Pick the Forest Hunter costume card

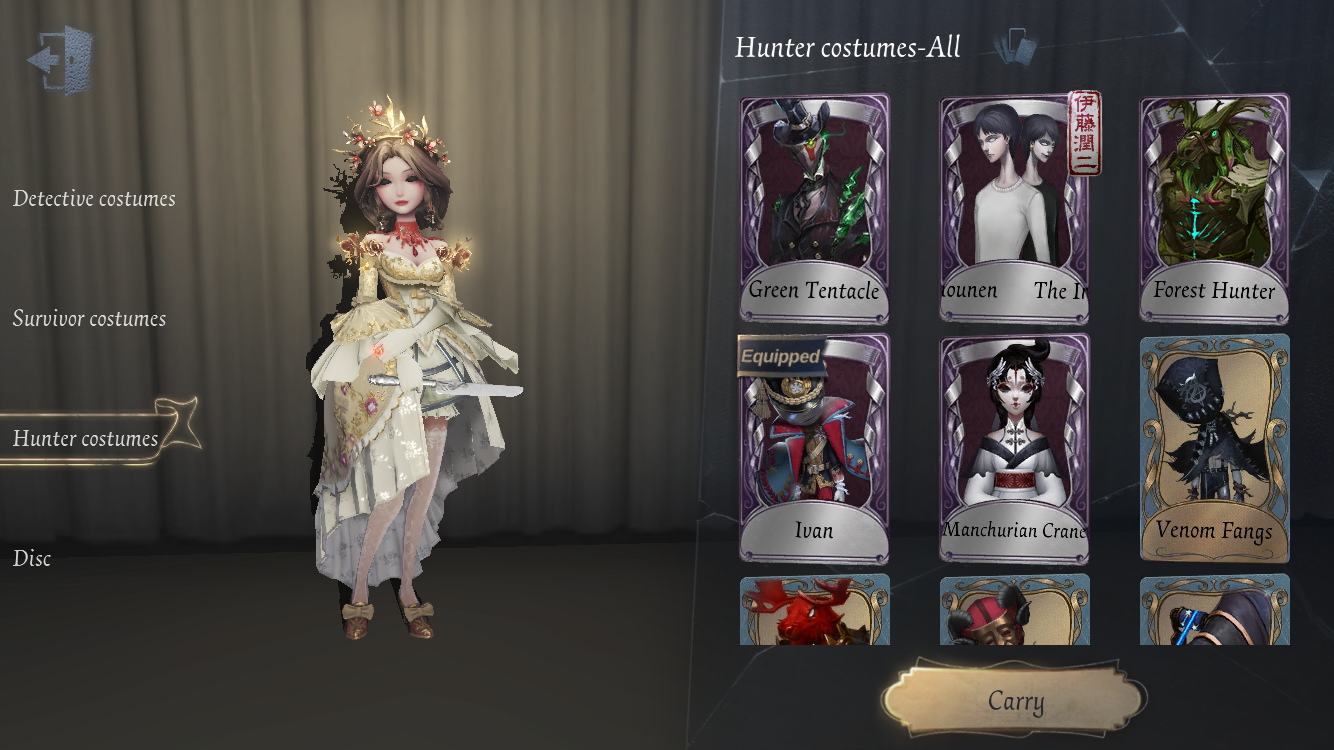(x=1214, y=208)
